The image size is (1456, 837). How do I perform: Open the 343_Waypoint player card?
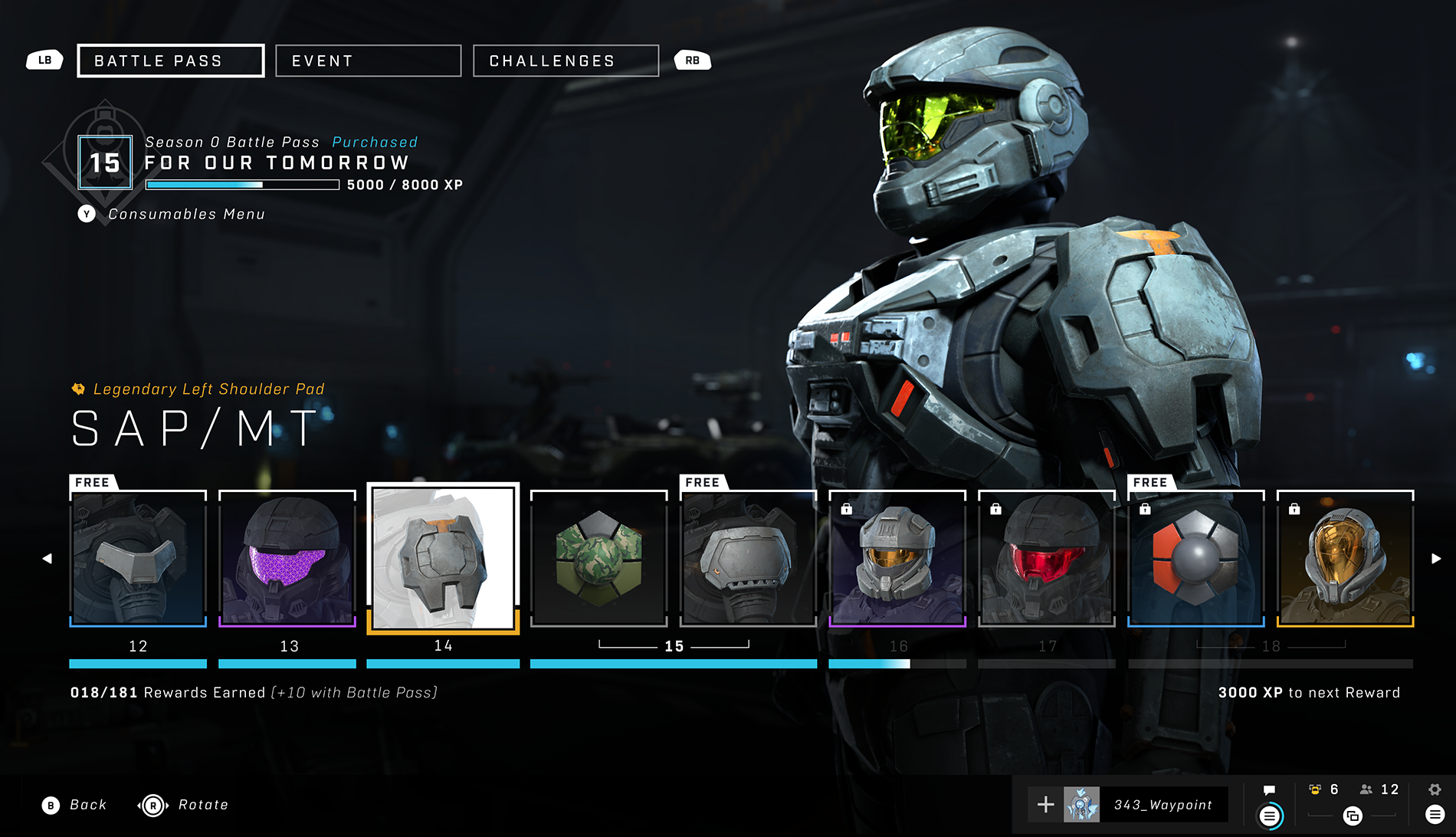[1146, 805]
